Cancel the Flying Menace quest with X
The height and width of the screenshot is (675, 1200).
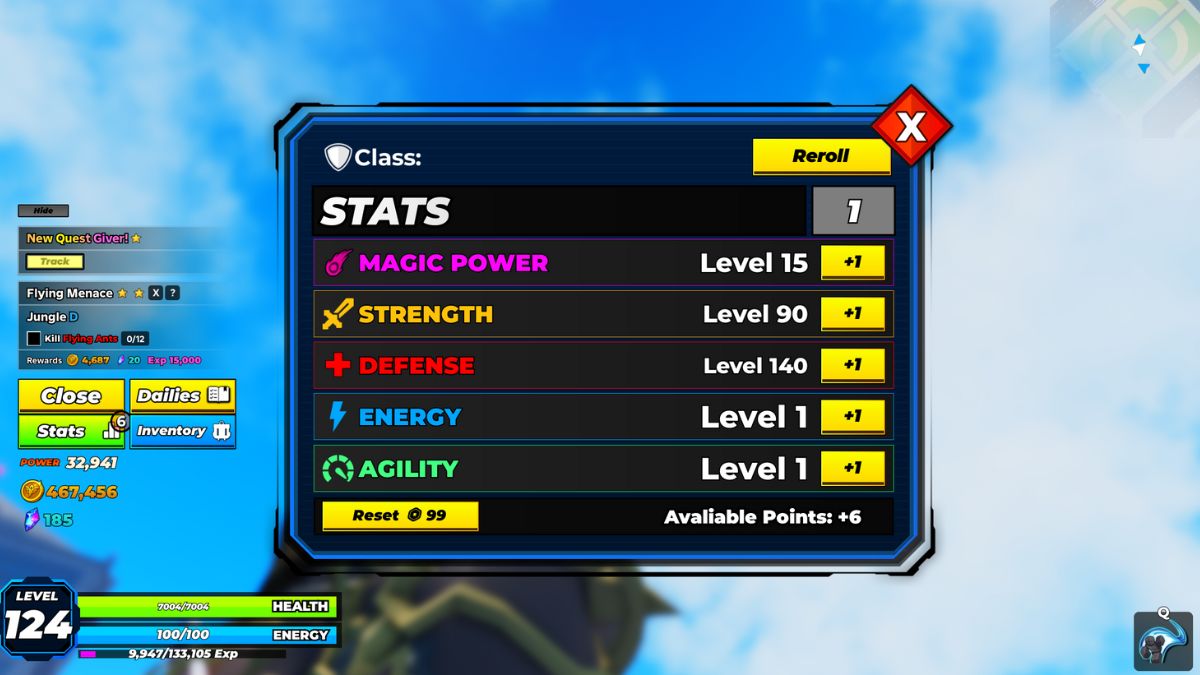[x=155, y=293]
